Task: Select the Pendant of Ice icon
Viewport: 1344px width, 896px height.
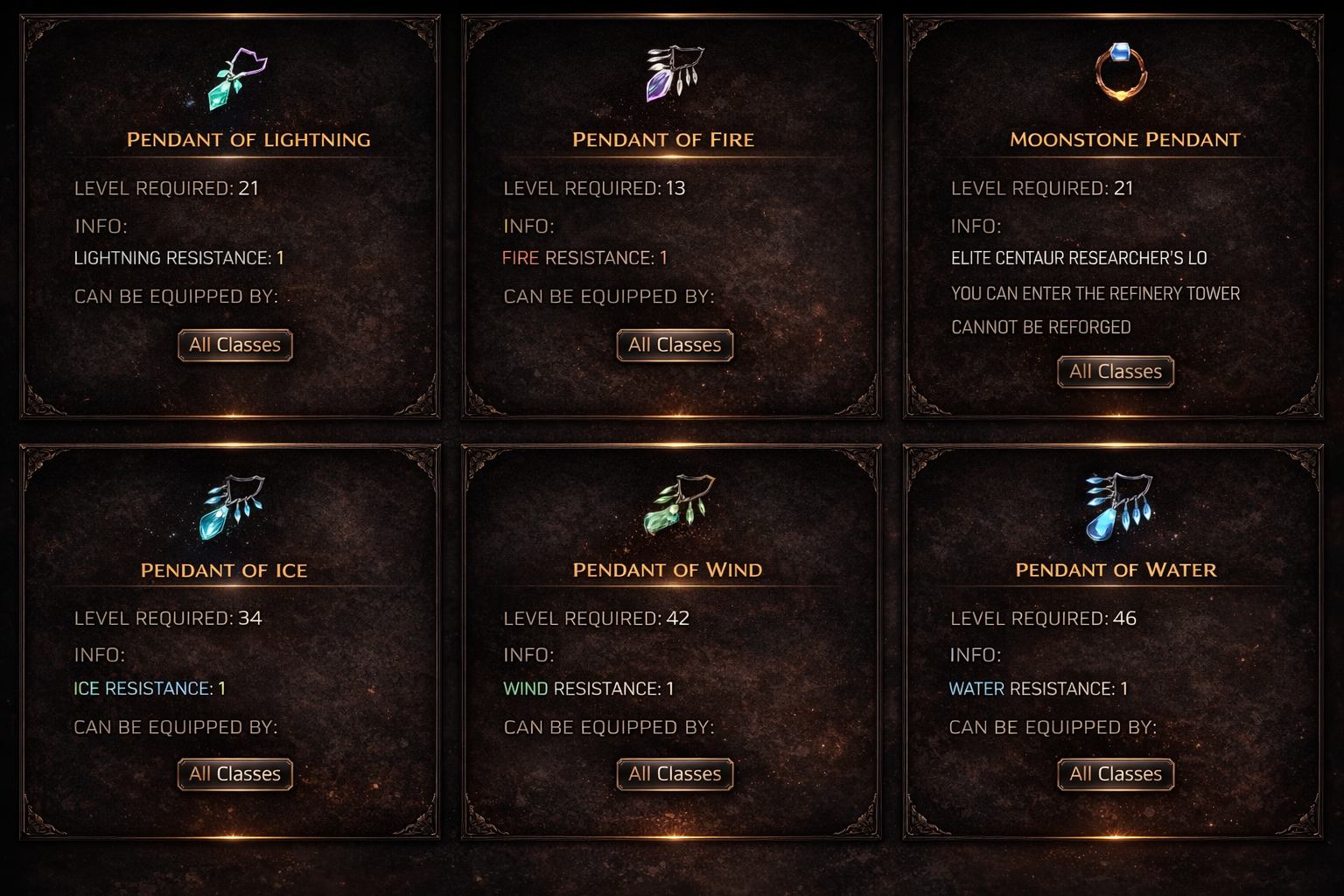Action: [231, 507]
